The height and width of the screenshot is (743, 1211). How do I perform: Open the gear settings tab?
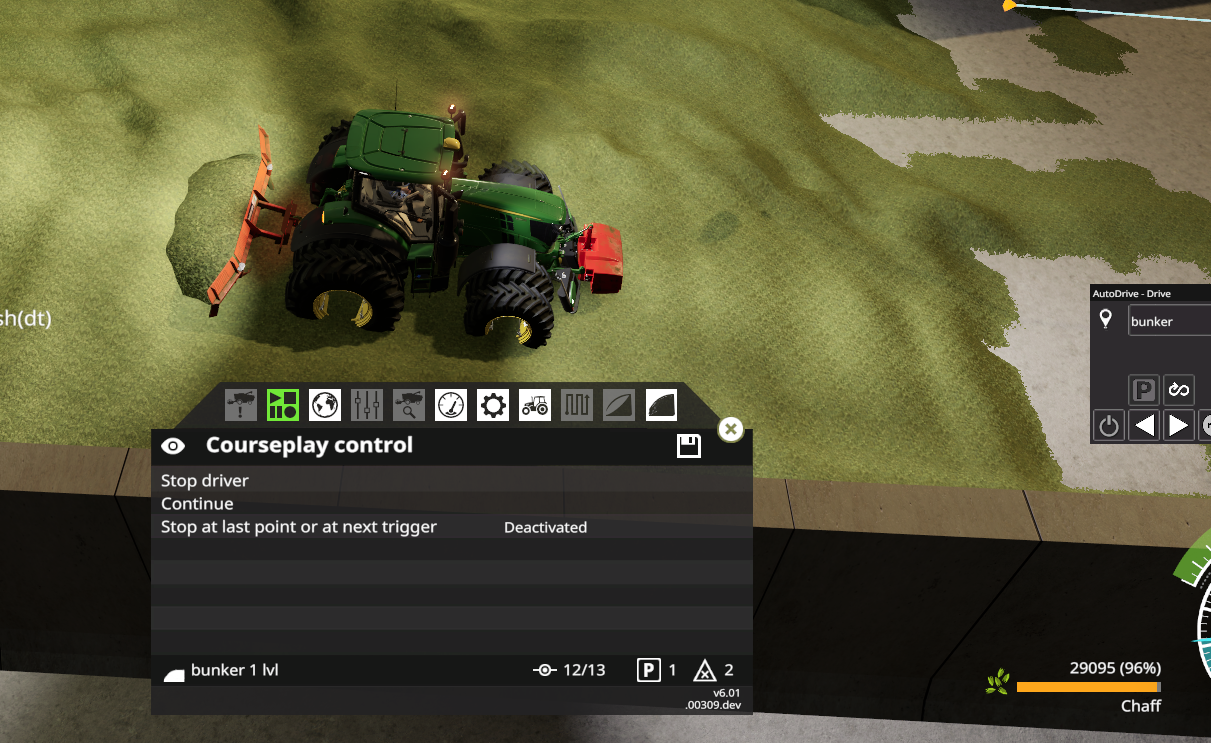point(493,405)
